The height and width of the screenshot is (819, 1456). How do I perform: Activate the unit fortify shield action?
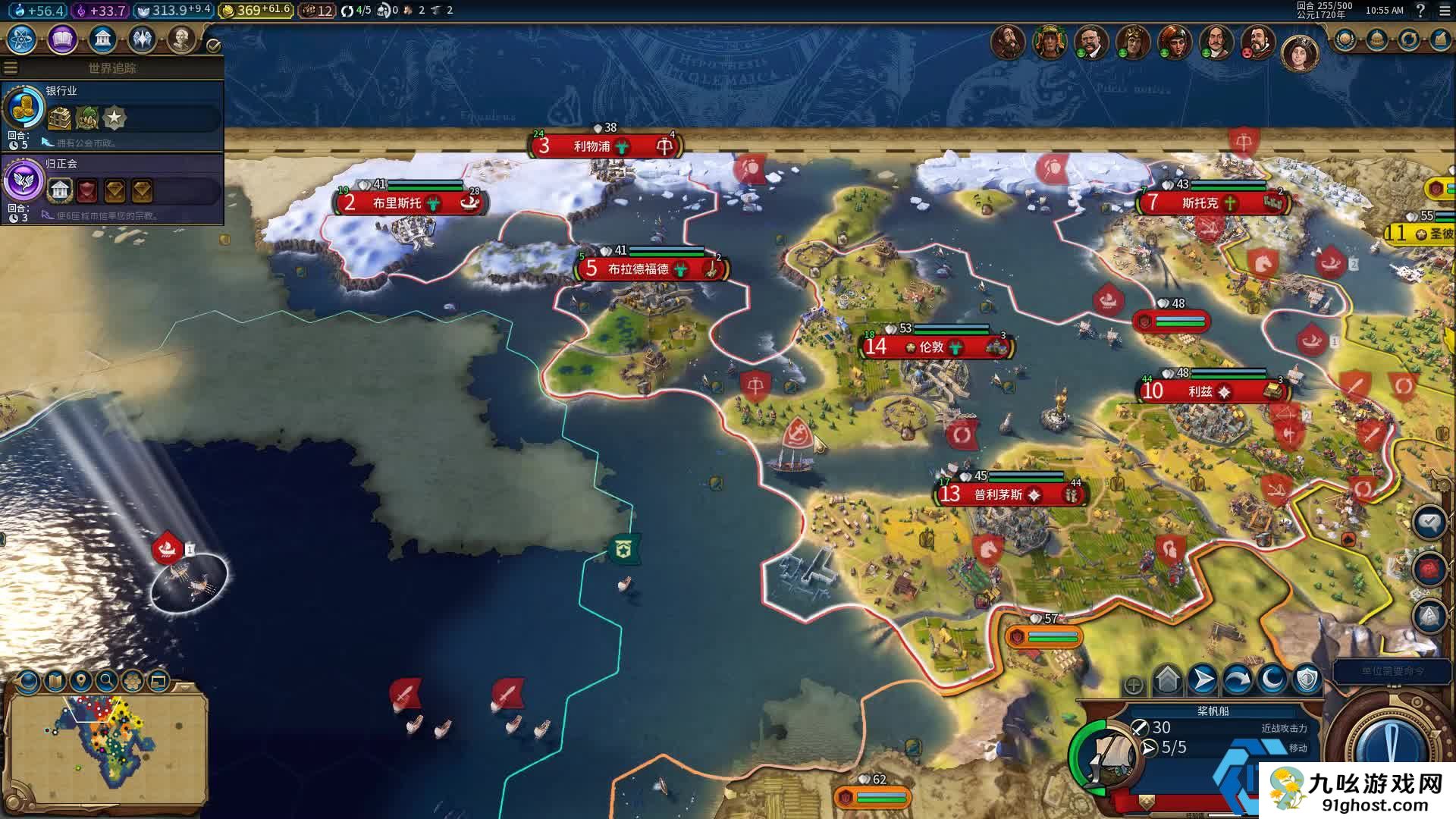tap(1307, 679)
